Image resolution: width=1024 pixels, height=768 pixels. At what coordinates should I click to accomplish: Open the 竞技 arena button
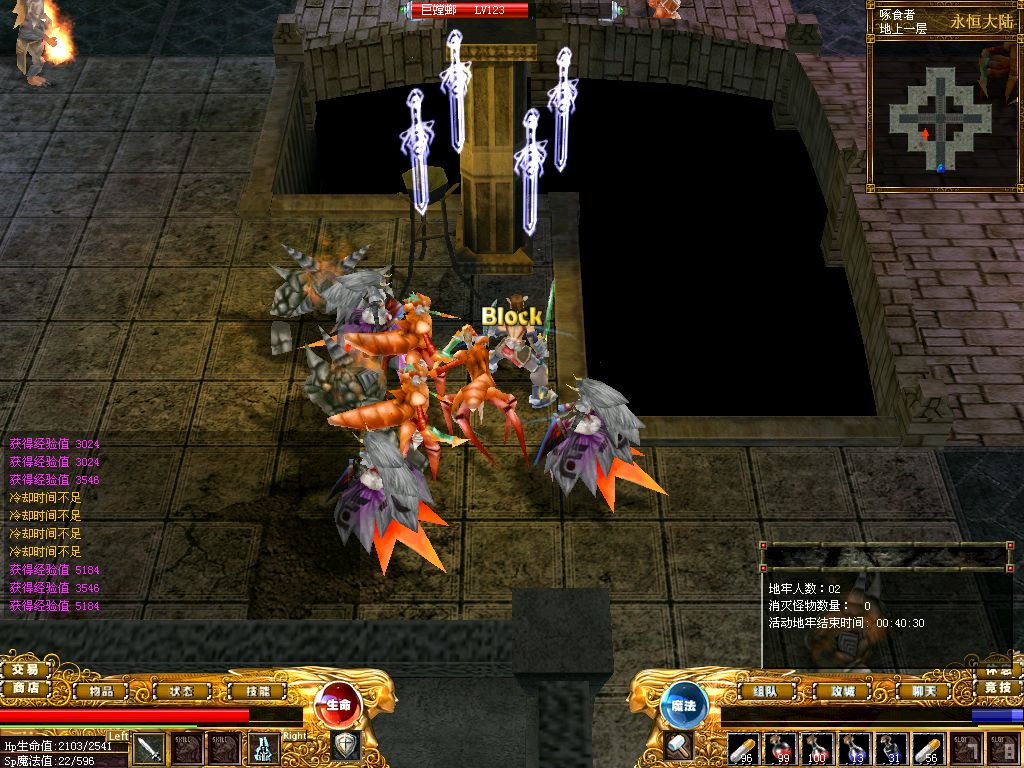997,688
